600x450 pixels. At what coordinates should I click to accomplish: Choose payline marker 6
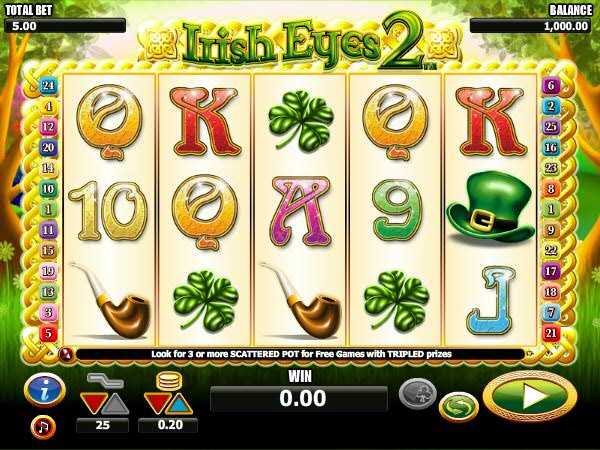(550, 86)
